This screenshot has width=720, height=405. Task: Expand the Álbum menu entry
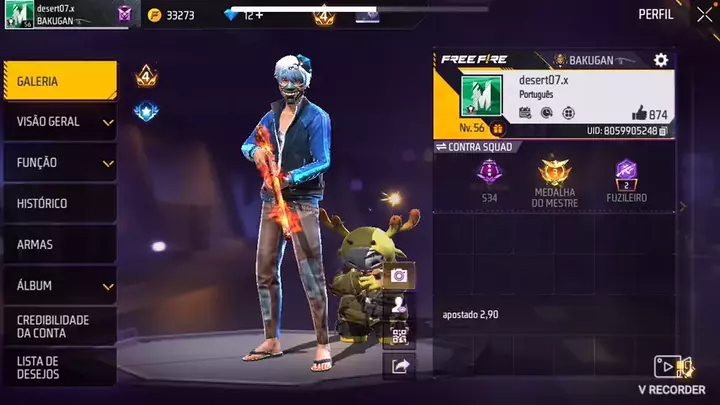coord(59,285)
